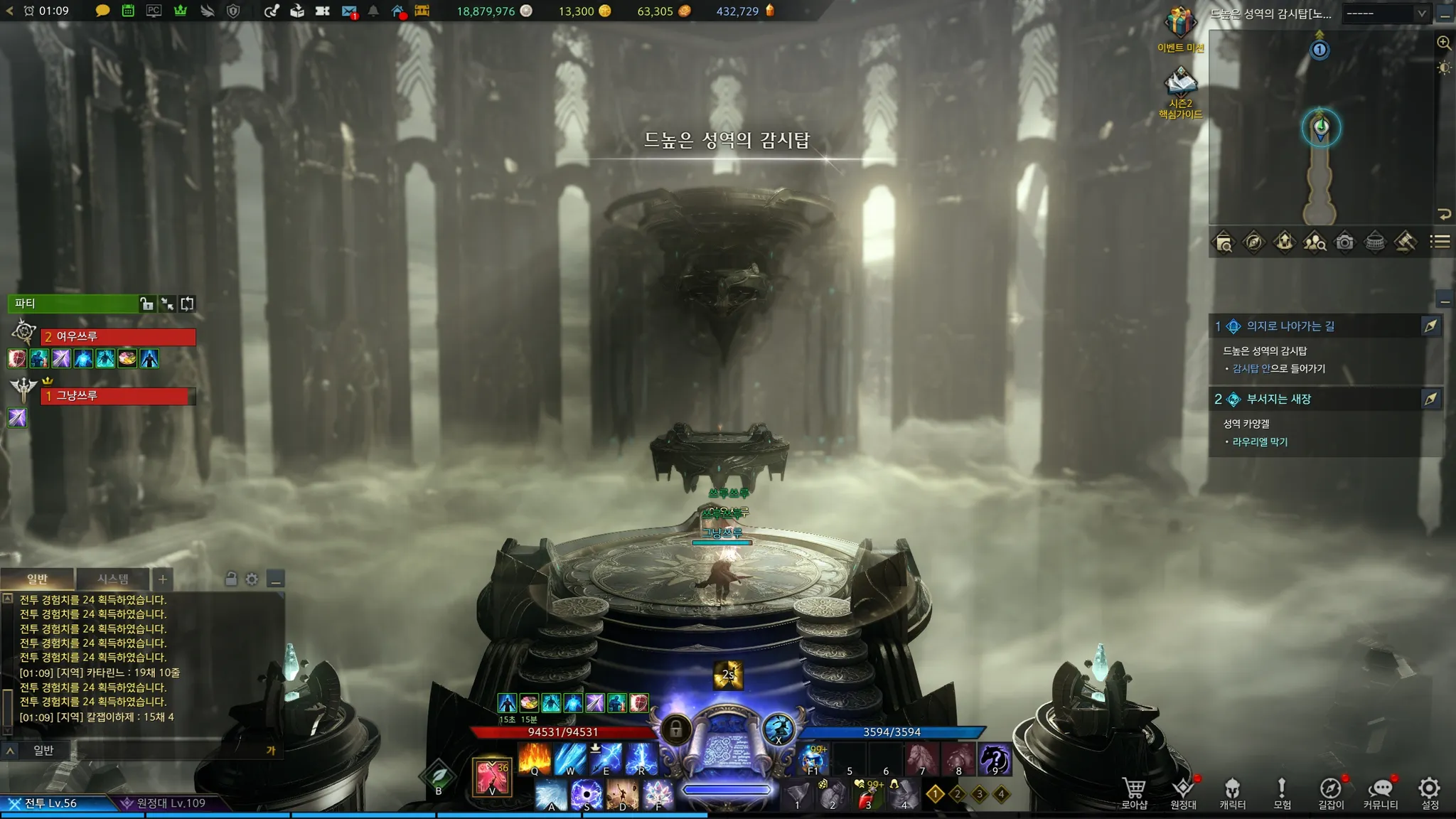Open the 로아샵 shop menu
The image size is (1456, 819).
[x=1133, y=793]
